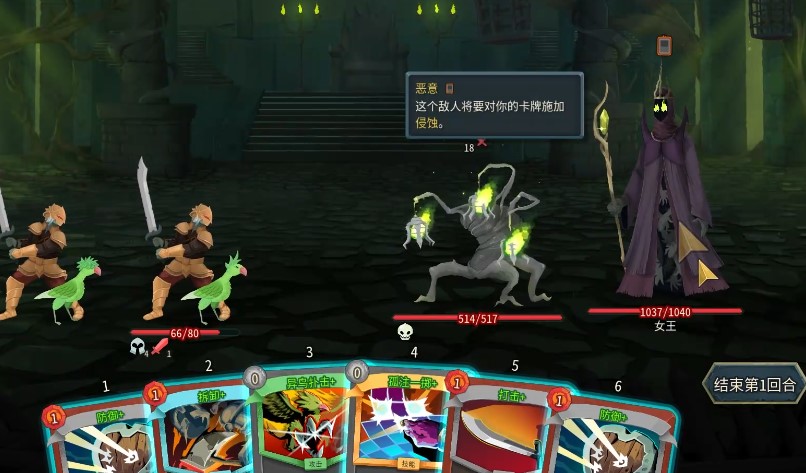The height and width of the screenshot is (473, 806).
Task: End turn with the 结束第1回合 button
Action: point(754,384)
